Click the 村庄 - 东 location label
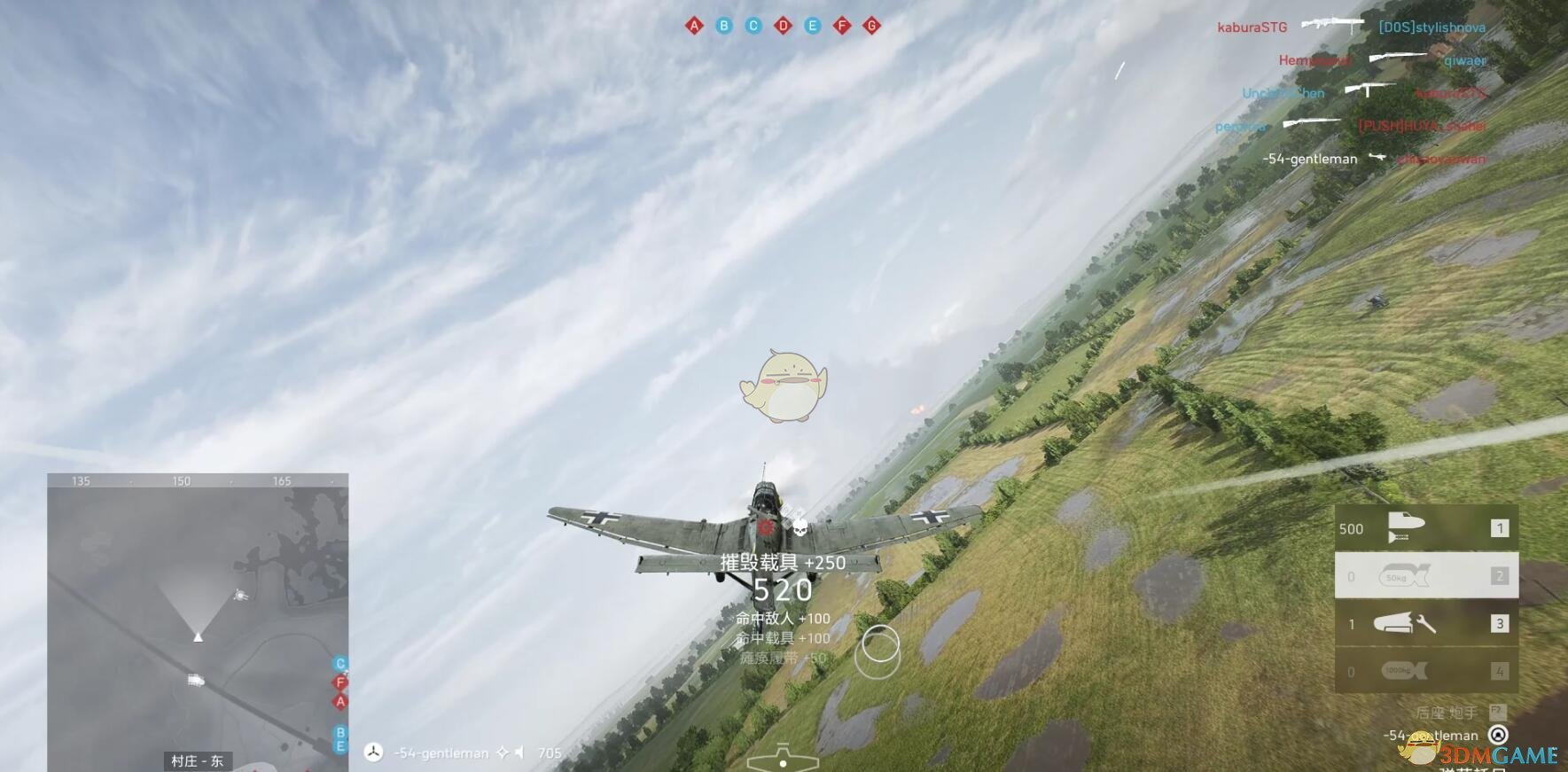The height and width of the screenshot is (772, 1568). [197, 760]
